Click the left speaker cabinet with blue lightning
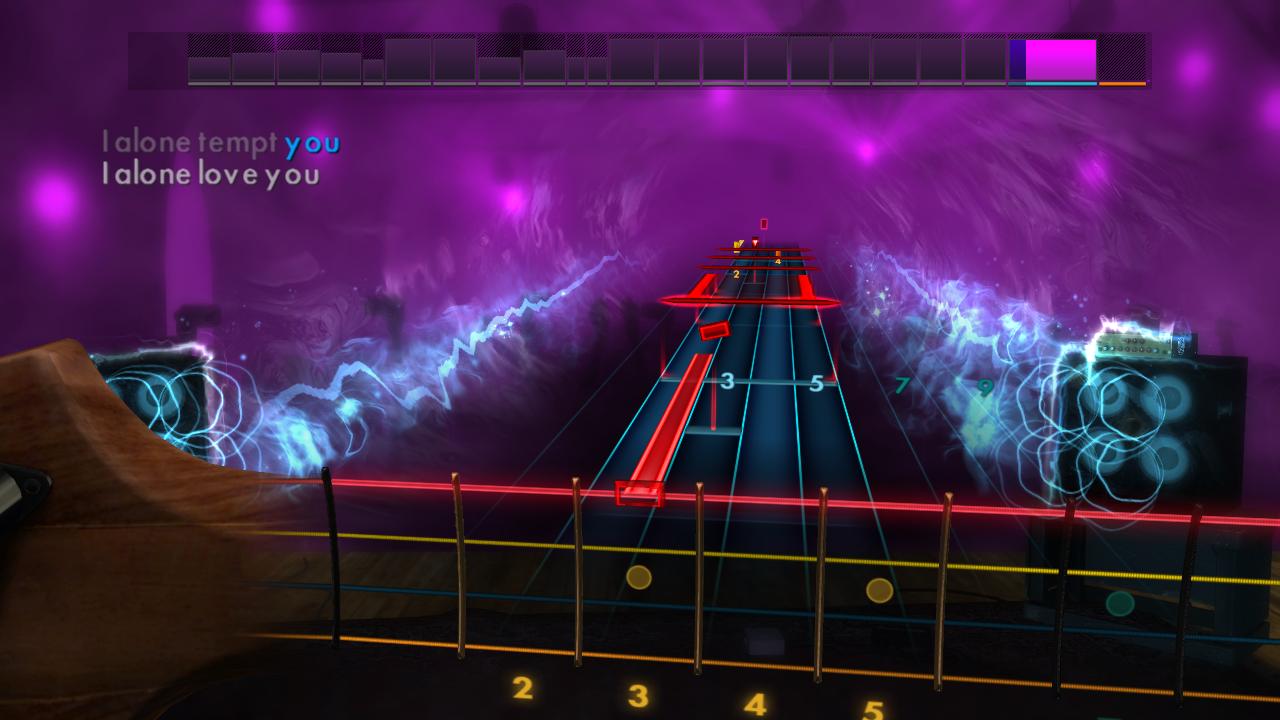This screenshot has height=720, width=1280. tap(160, 390)
